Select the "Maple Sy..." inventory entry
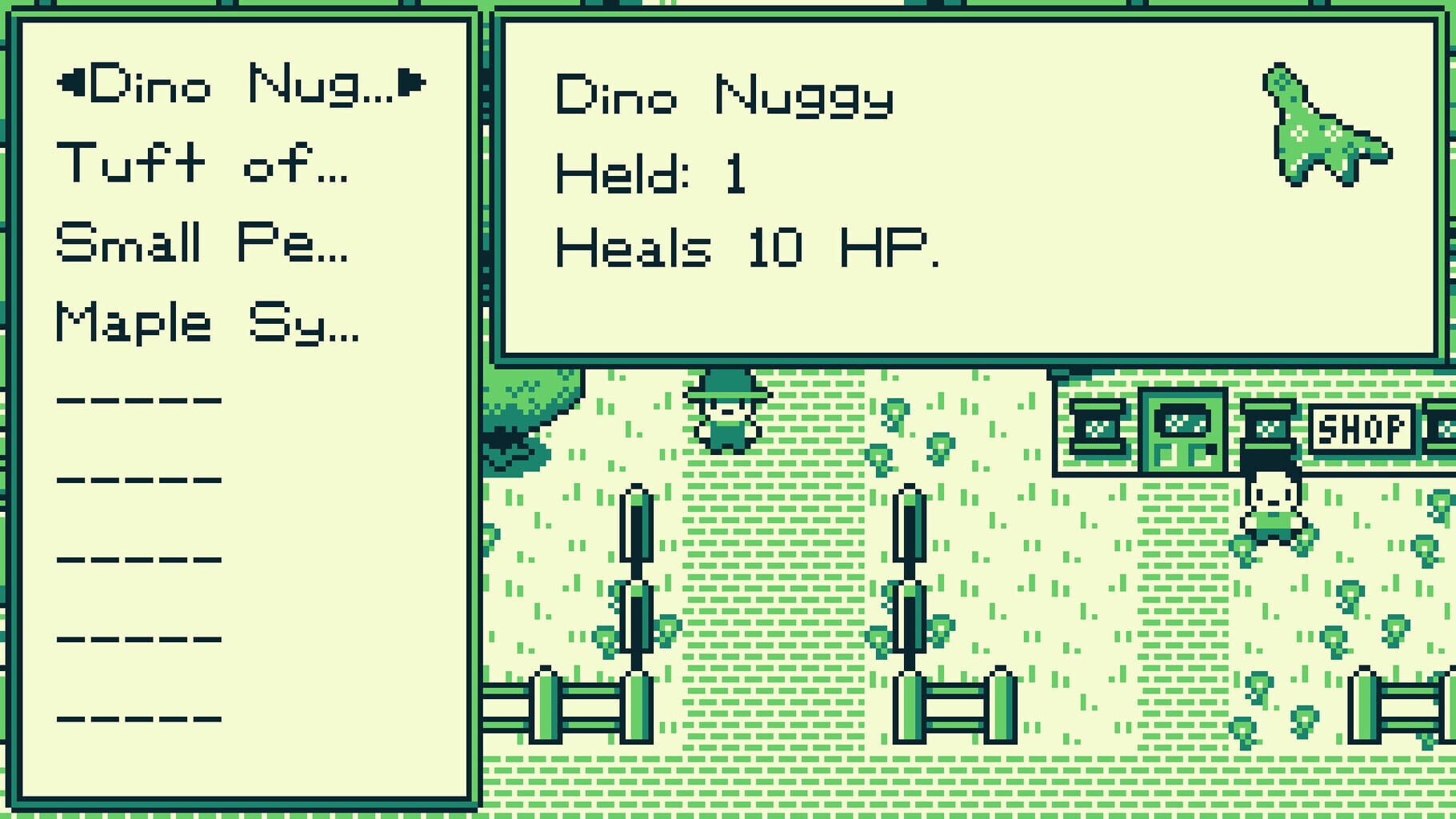This screenshot has height=819, width=1456. pyautogui.click(x=208, y=320)
